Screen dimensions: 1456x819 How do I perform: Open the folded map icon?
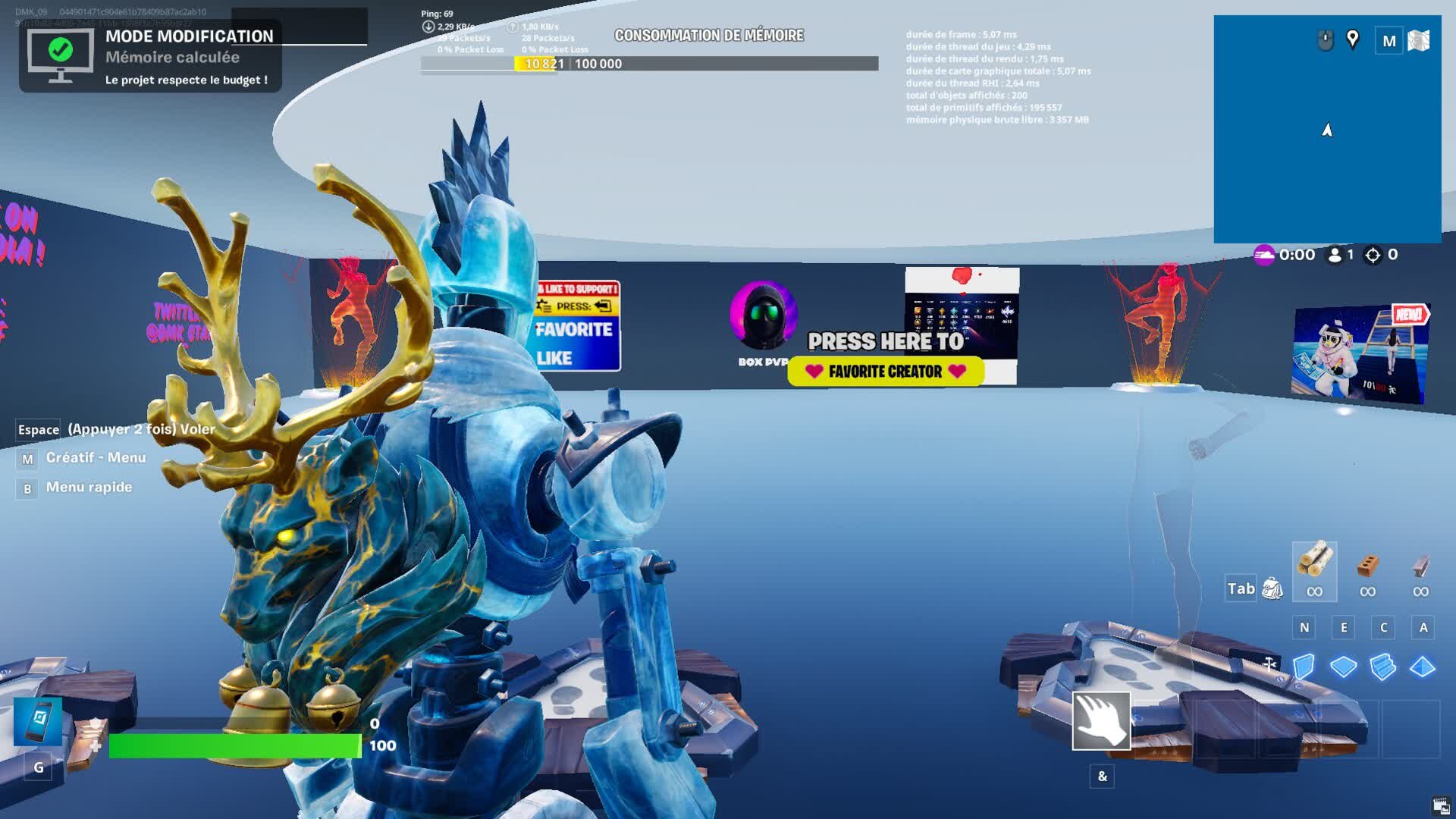click(1419, 41)
